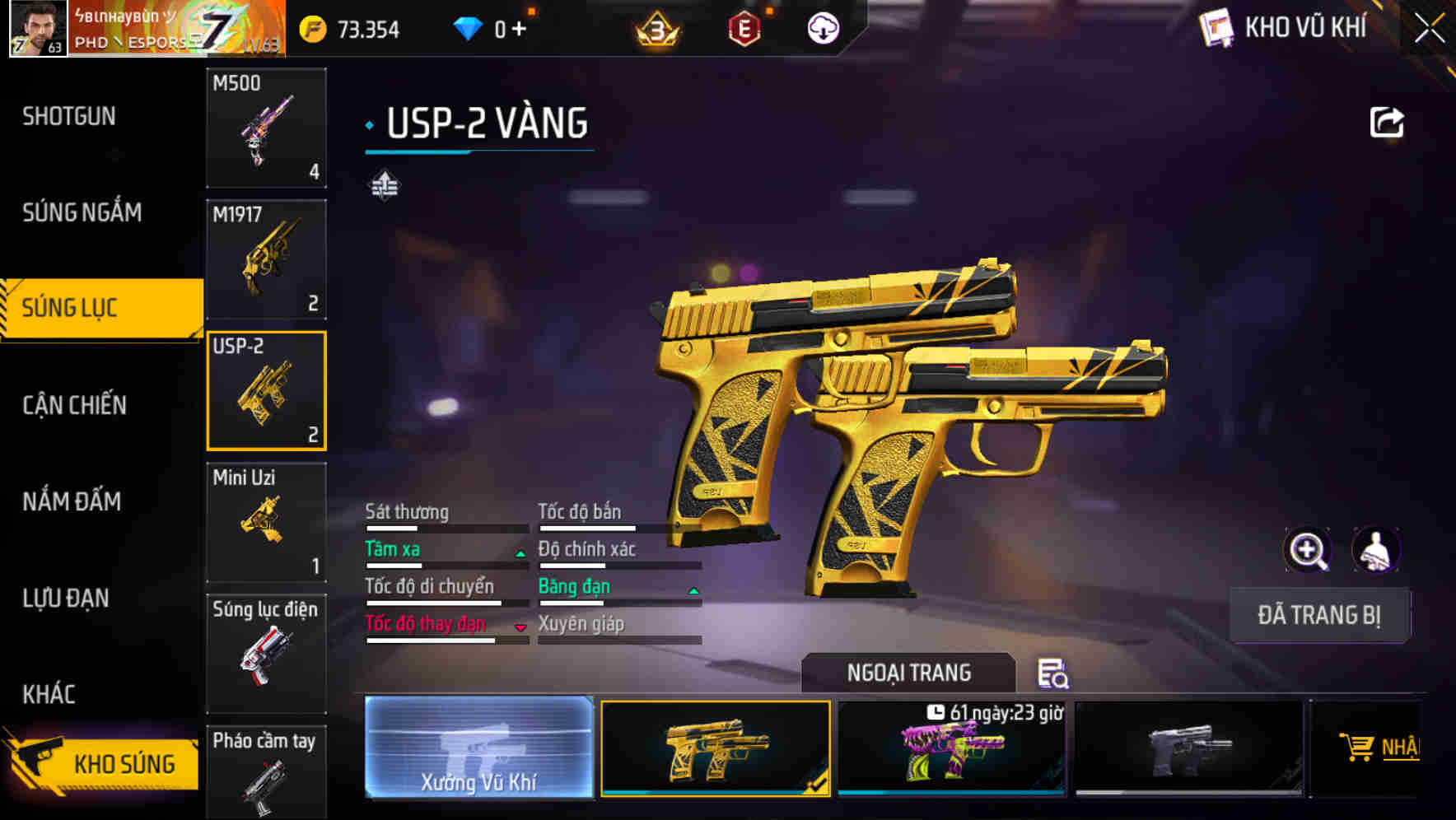This screenshot has width=1456, height=820.
Task: Select the magnifier zoom preview icon
Action: click(1308, 550)
